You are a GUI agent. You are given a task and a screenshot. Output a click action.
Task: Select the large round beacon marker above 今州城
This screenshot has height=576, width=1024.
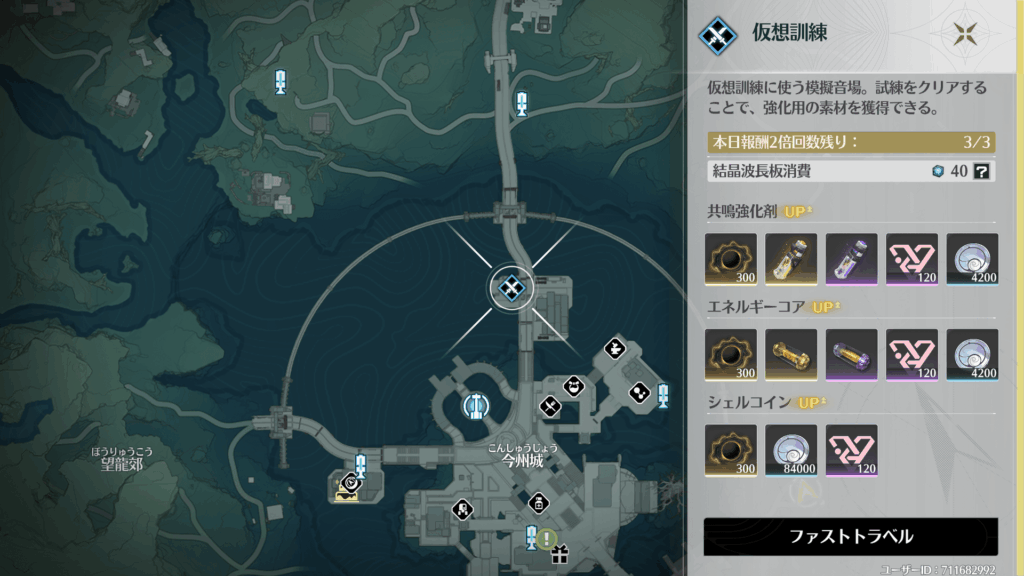pyautogui.click(x=476, y=406)
